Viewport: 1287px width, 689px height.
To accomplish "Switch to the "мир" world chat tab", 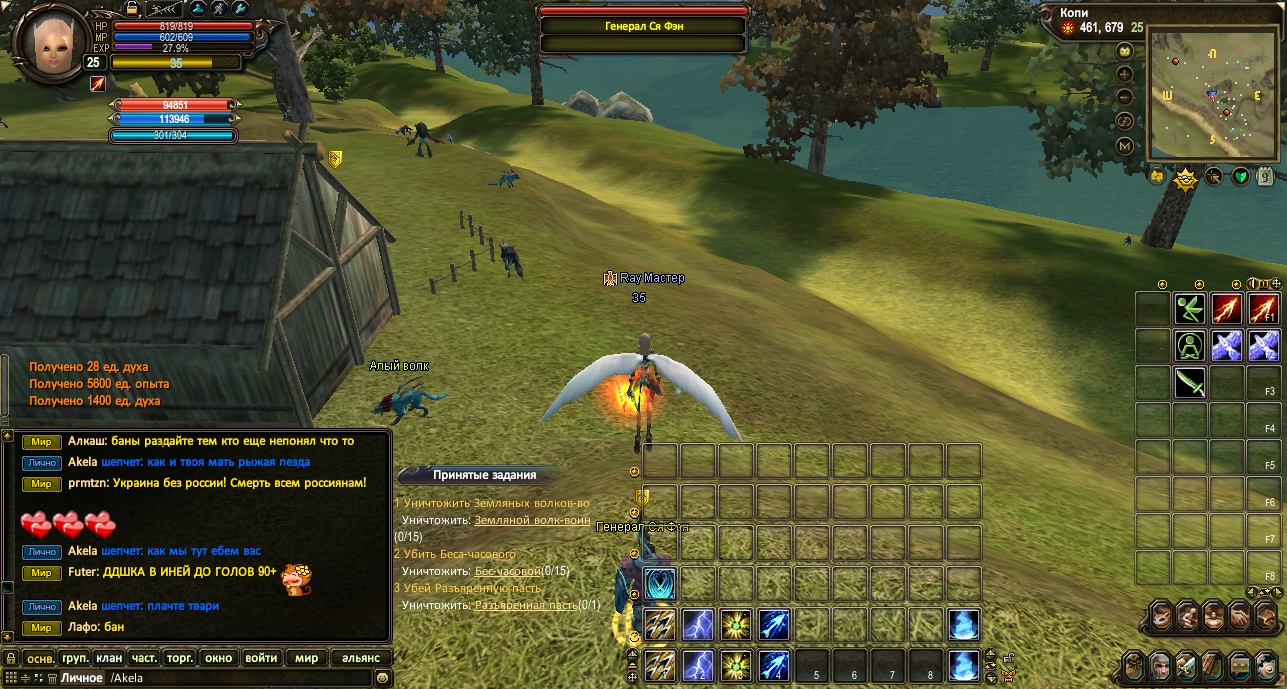I will (306, 658).
